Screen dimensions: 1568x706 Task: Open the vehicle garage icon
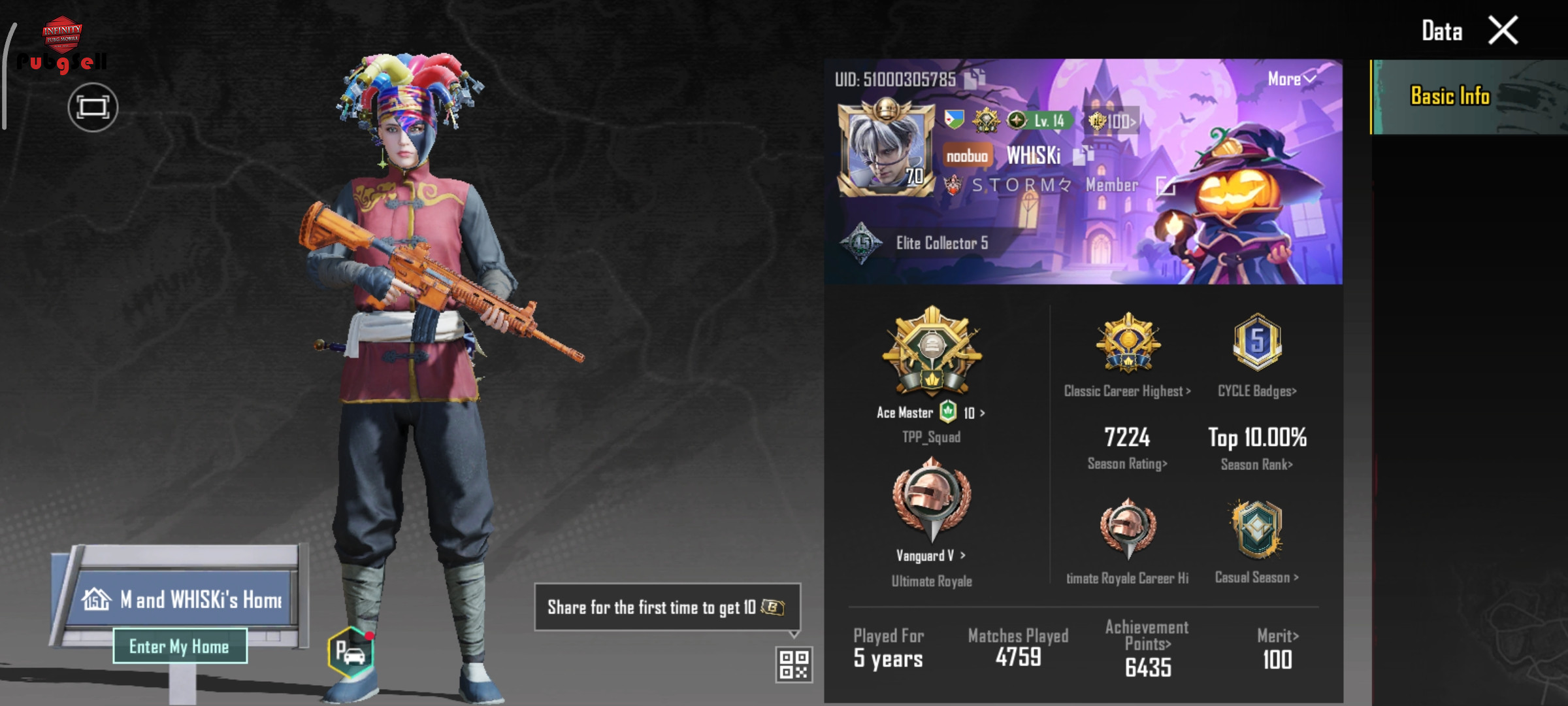(351, 652)
